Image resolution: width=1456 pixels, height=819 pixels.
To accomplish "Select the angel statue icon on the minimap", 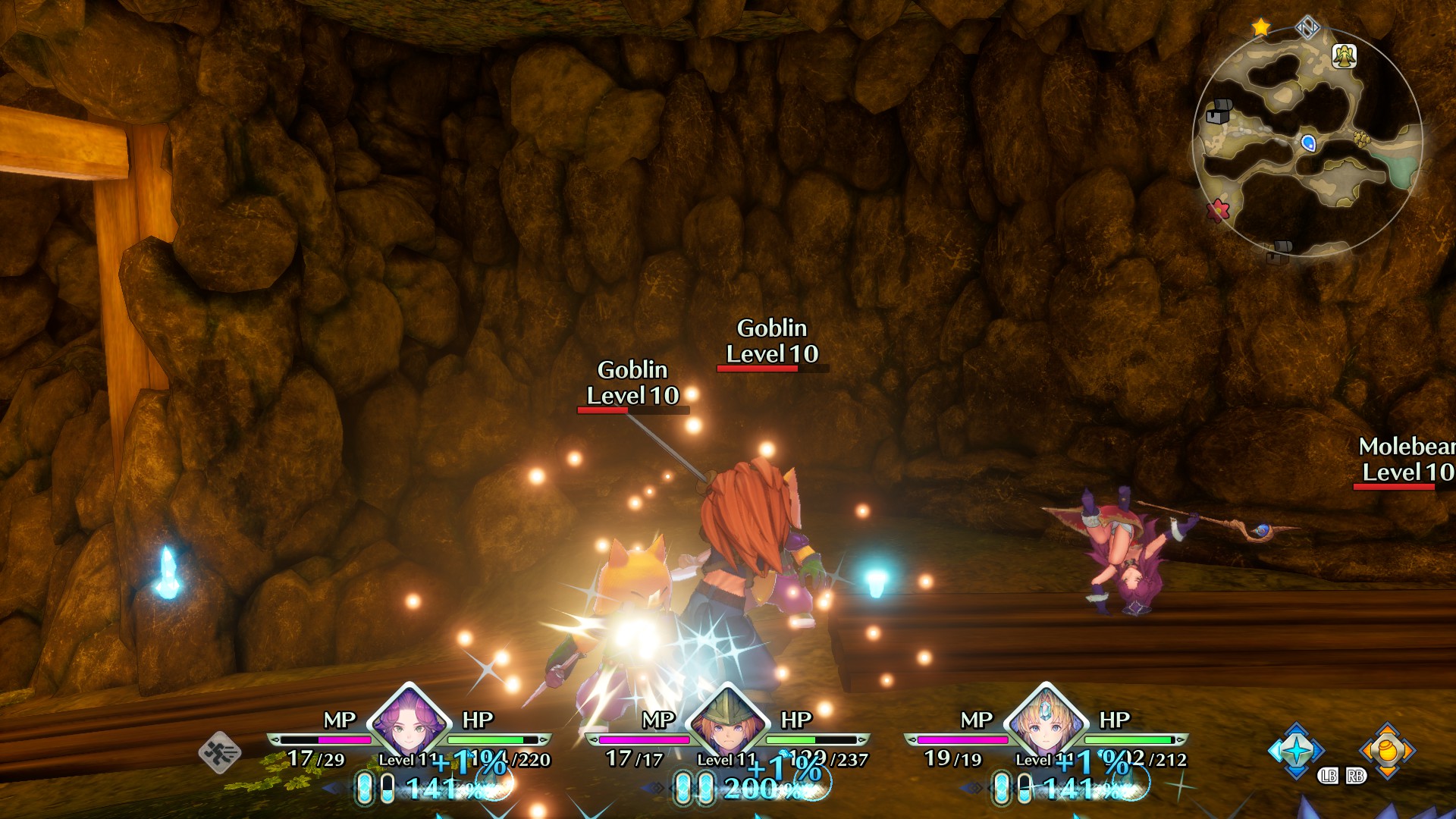I will click(x=1345, y=56).
